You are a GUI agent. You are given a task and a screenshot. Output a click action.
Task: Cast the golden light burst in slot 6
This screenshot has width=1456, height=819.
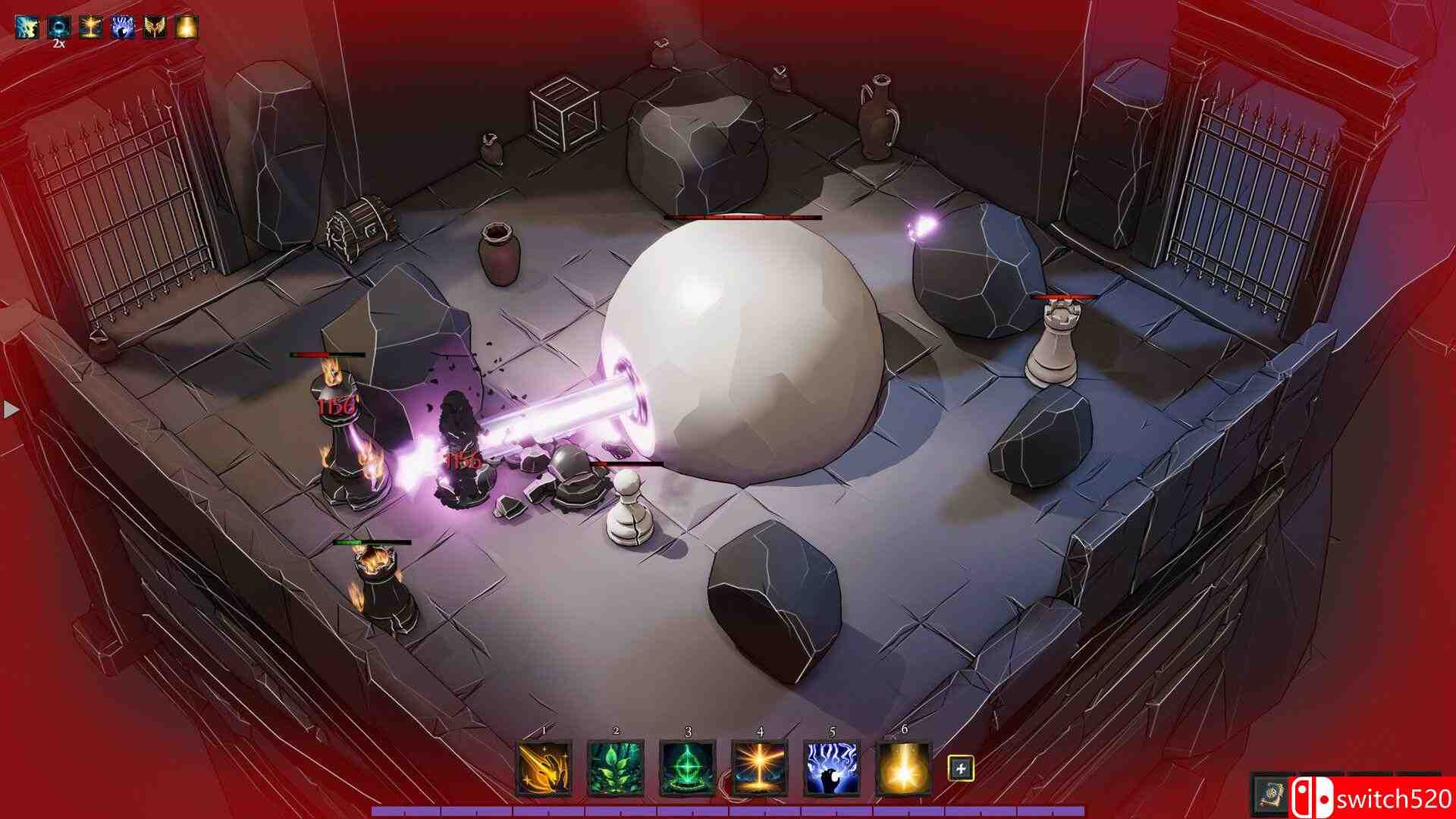[904, 768]
